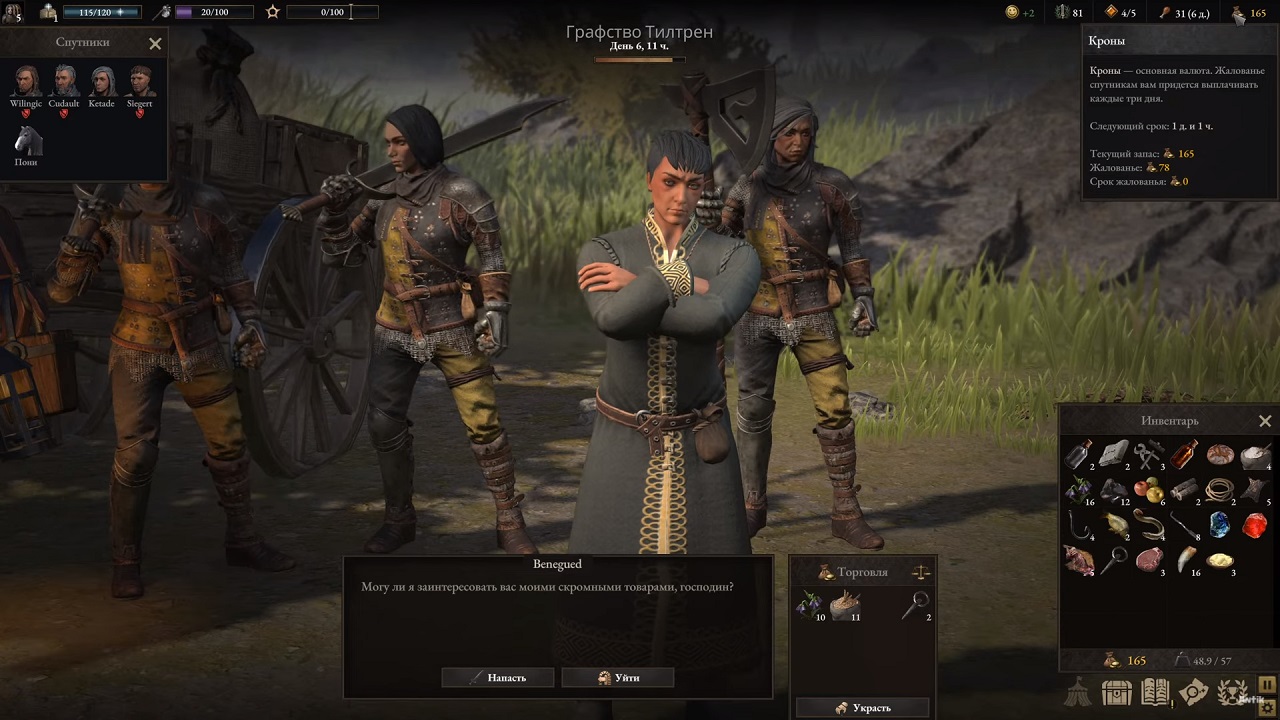This screenshot has width=1280, height=720.
Task: Select the apples in the inventory
Action: (x=1149, y=490)
